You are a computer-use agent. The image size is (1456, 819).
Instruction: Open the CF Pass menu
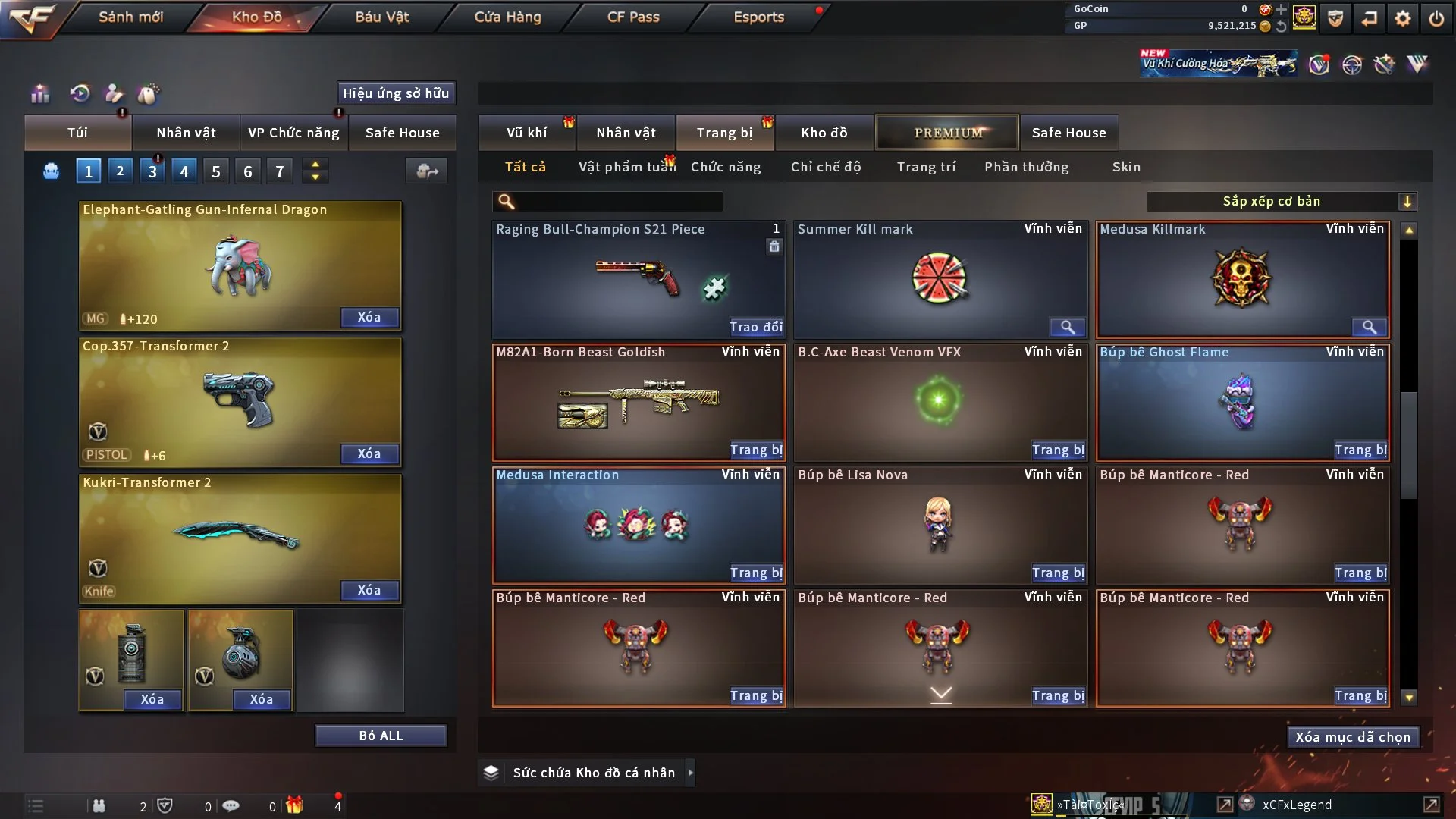tap(633, 17)
